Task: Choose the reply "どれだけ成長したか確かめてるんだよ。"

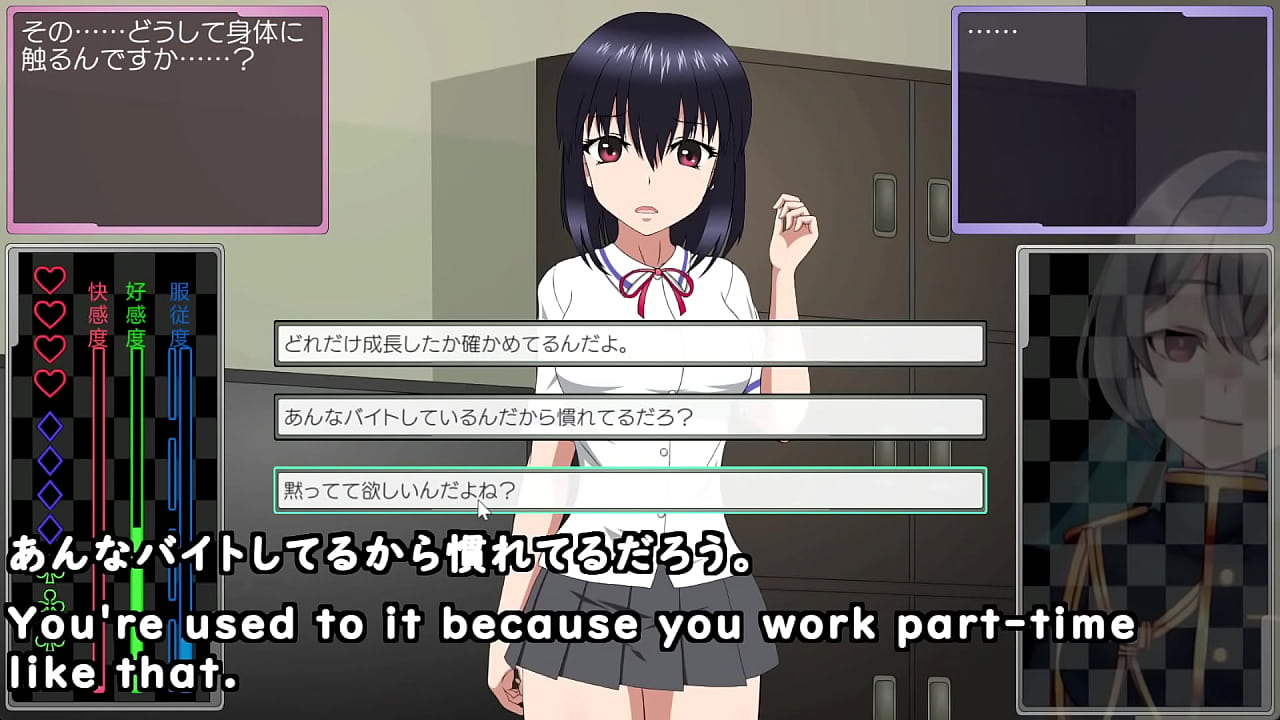Action: tap(630, 344)
